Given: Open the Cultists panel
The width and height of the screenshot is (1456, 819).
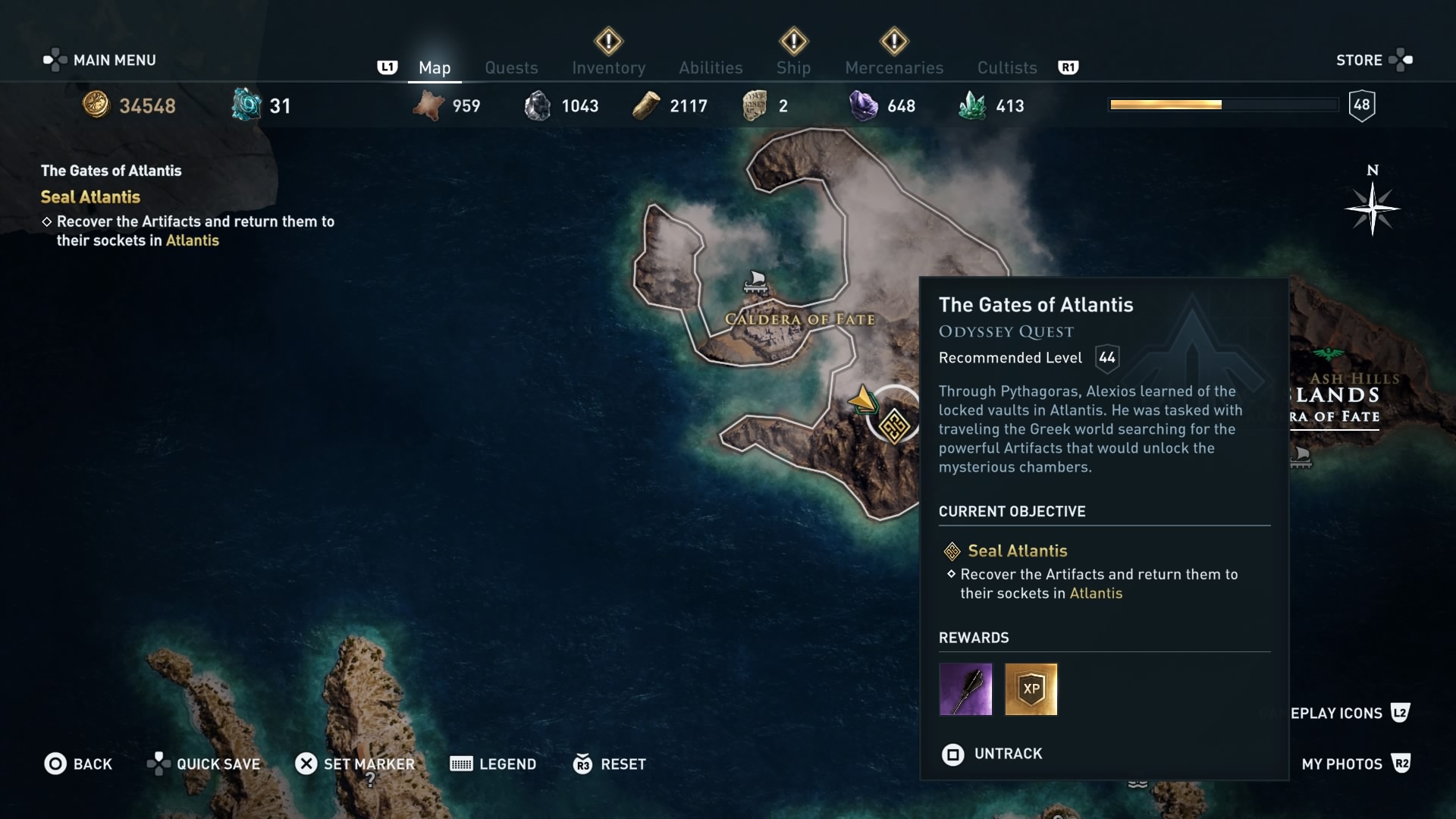Looking at the screenshot, I should [x=1006, y=67].
